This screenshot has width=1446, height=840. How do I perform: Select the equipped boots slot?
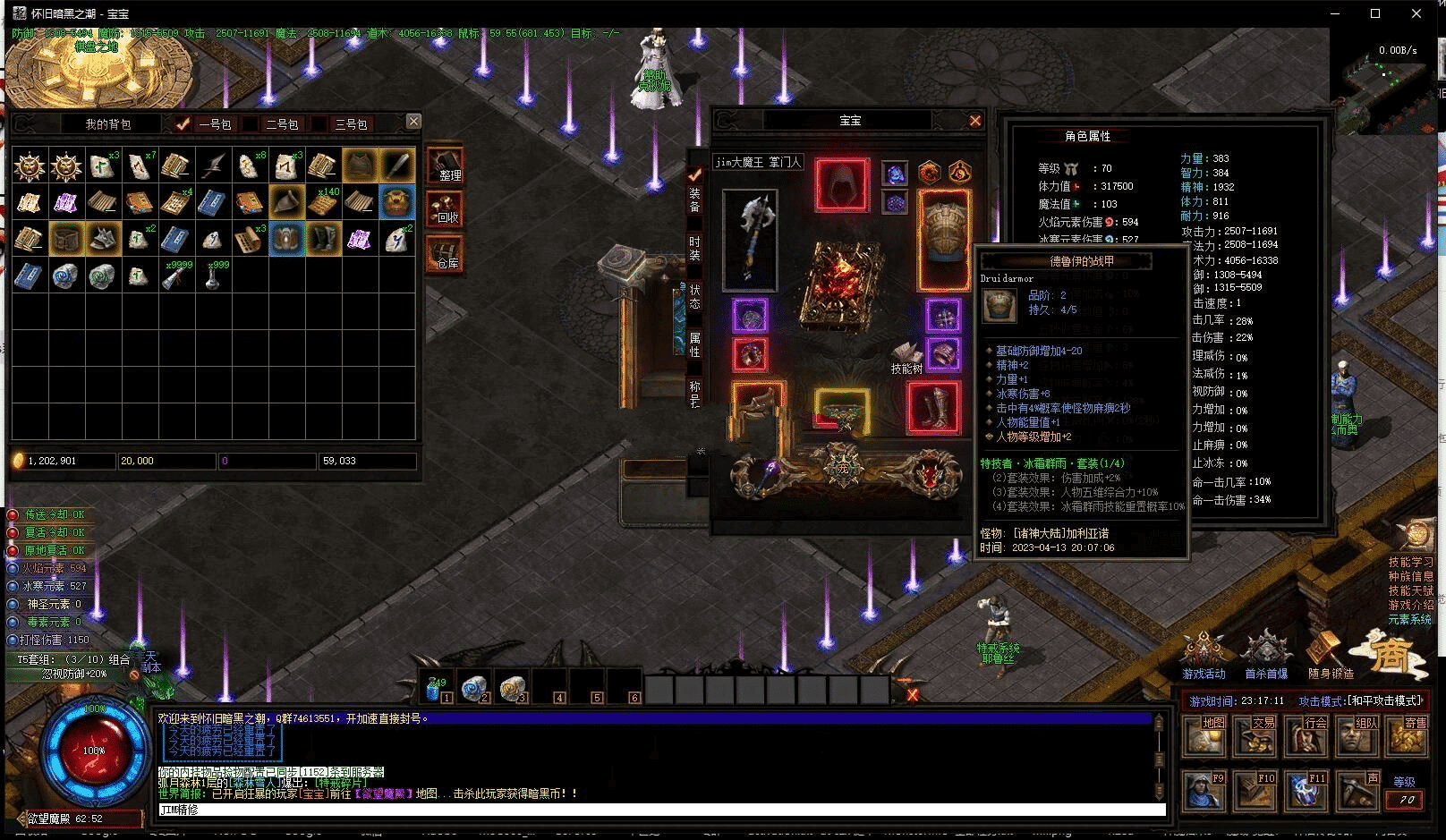933,408
